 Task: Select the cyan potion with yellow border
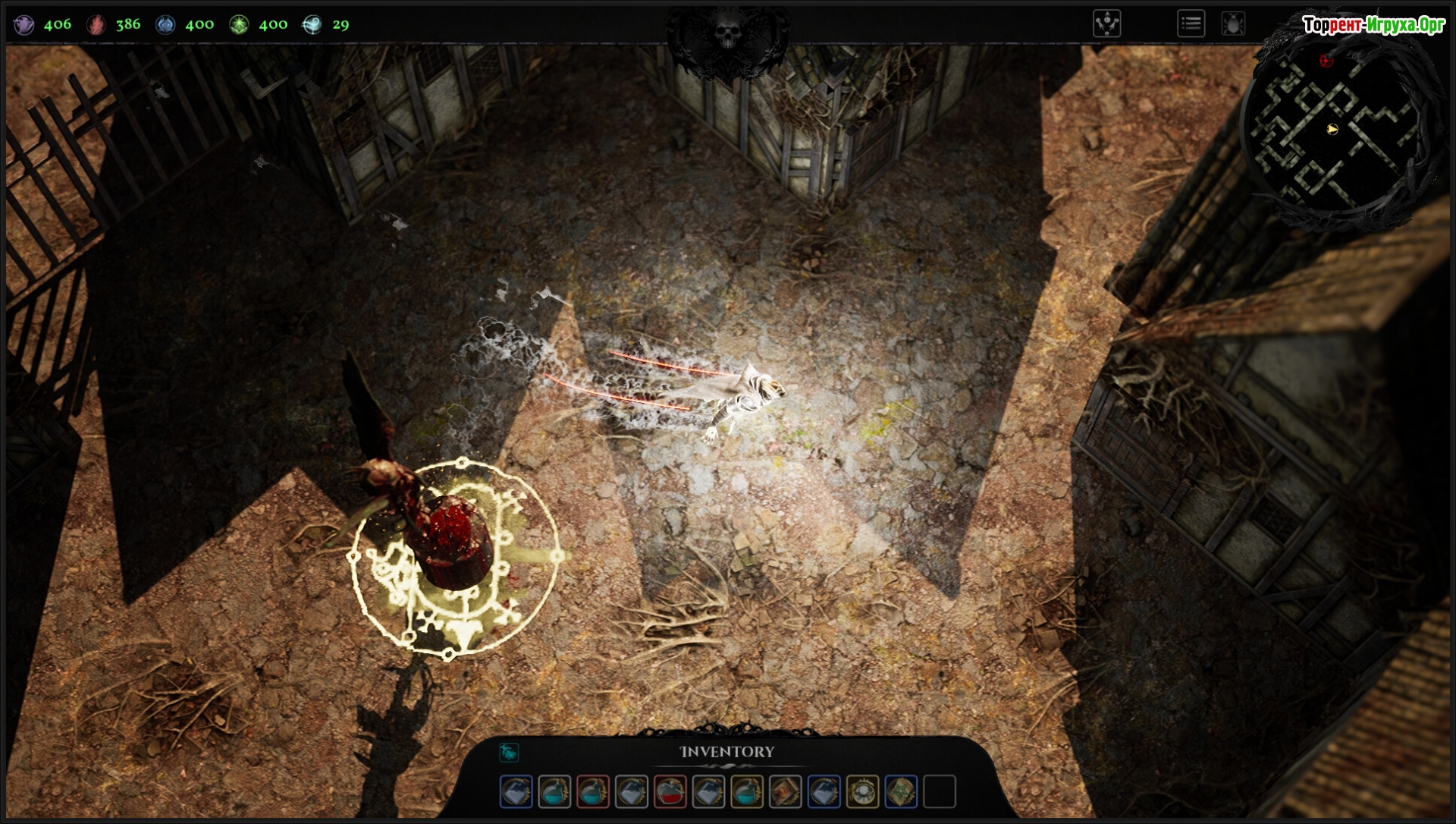coord(747,791)
